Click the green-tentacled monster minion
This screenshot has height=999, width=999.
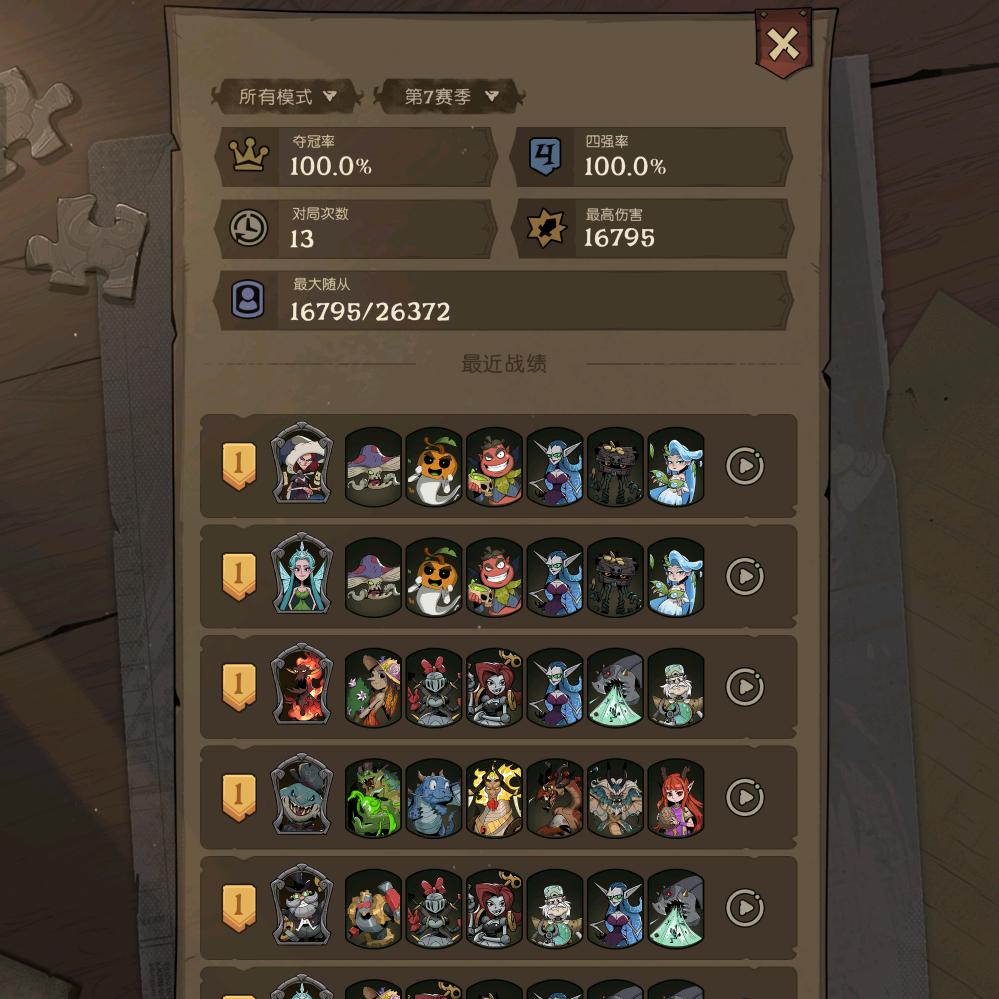[373, 797]
